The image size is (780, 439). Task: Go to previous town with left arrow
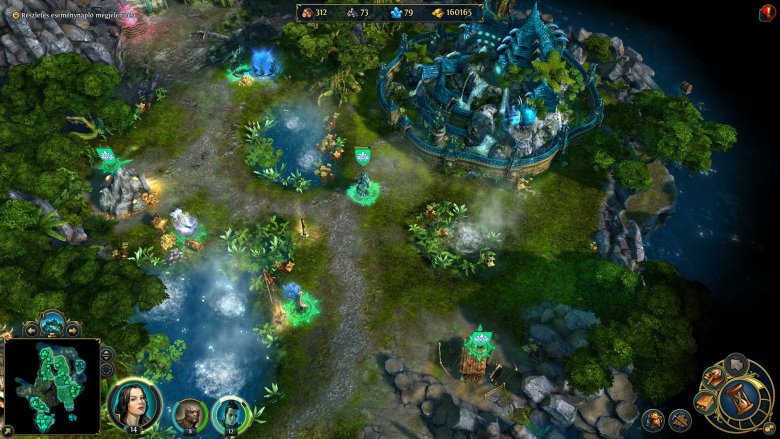[31, 329]
